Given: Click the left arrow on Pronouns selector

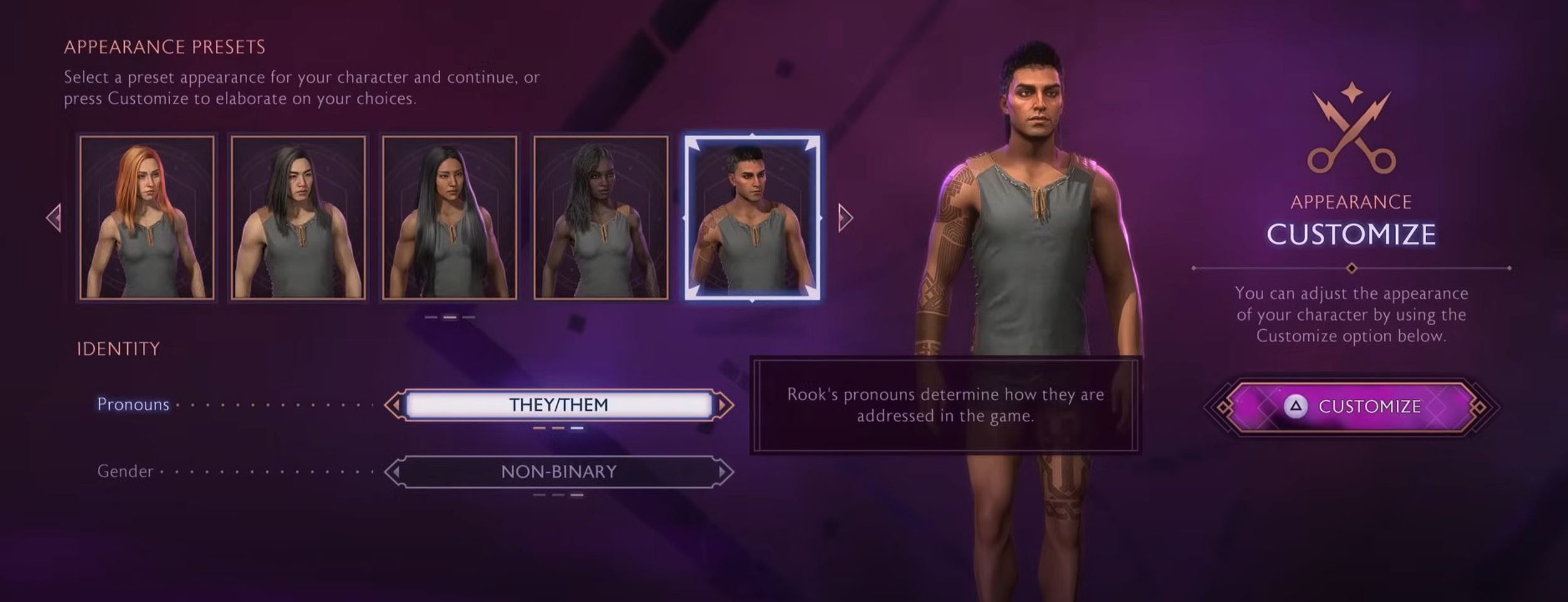Looking at the screenshot, I should coord(394,405).
